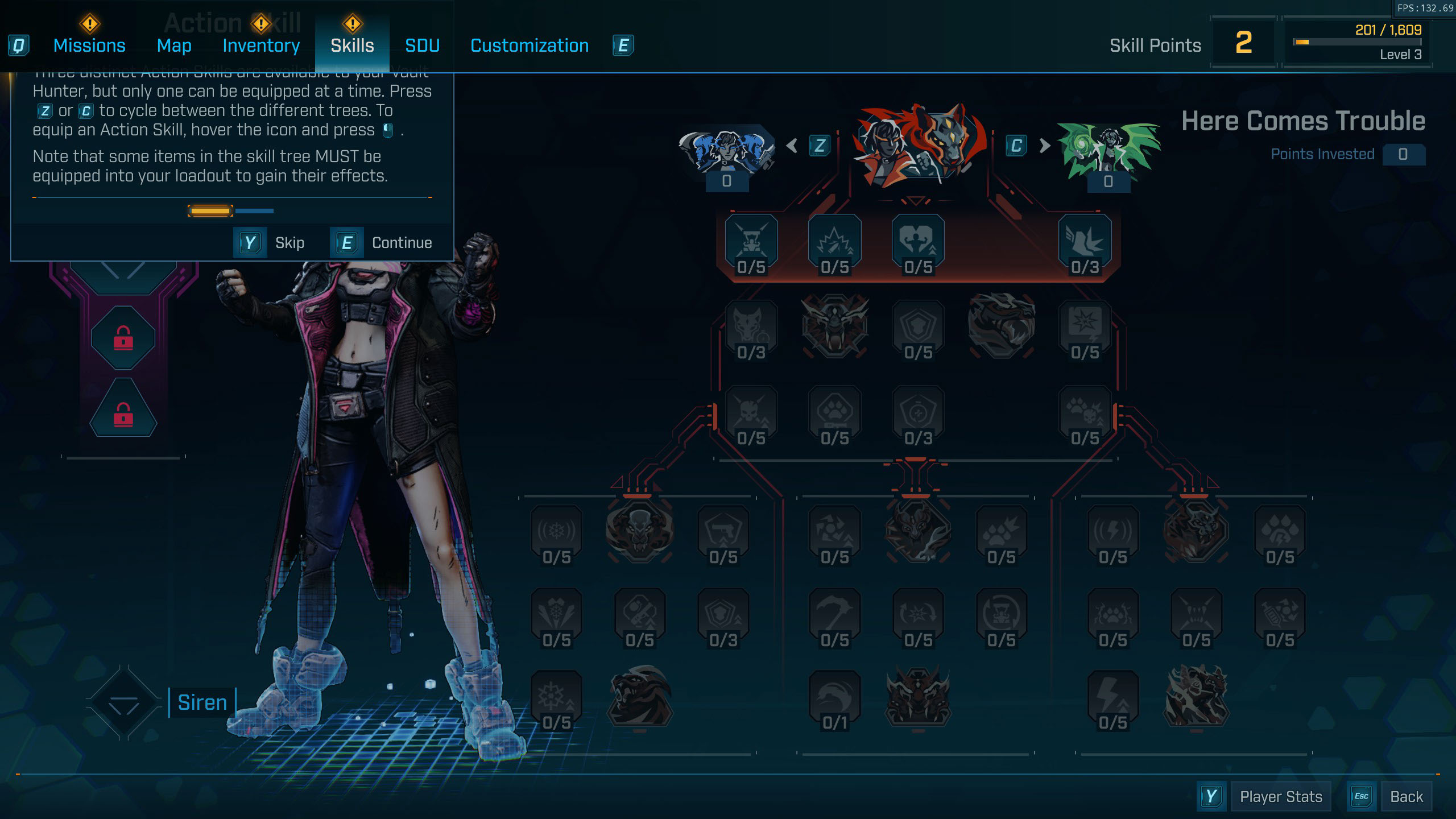
Task: Click the Siren class label
Action: [x=202, y=703]
